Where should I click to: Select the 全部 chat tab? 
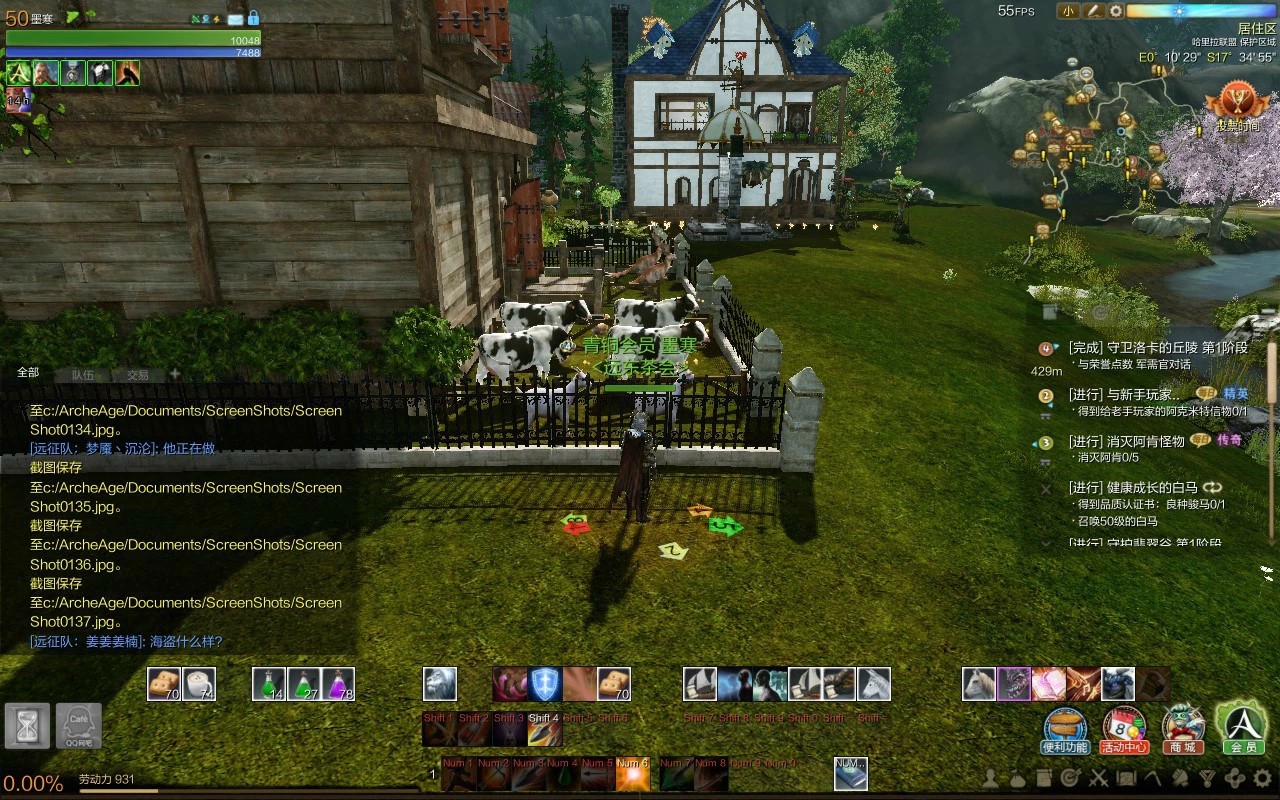point(28,372)
